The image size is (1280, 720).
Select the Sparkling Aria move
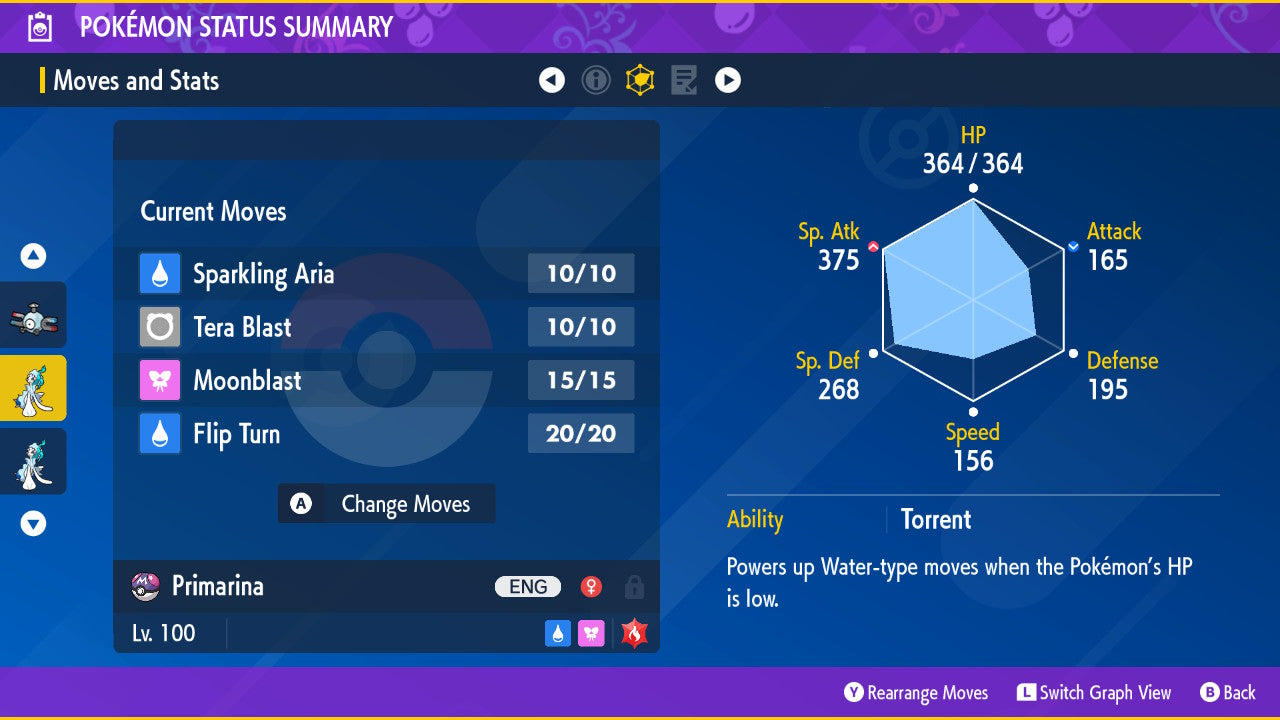[x=386, y=274]
